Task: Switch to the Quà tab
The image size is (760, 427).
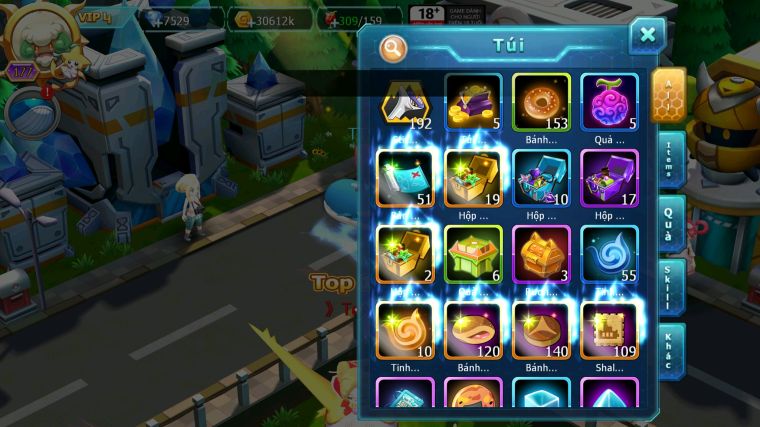Action: tap(669, 220)
